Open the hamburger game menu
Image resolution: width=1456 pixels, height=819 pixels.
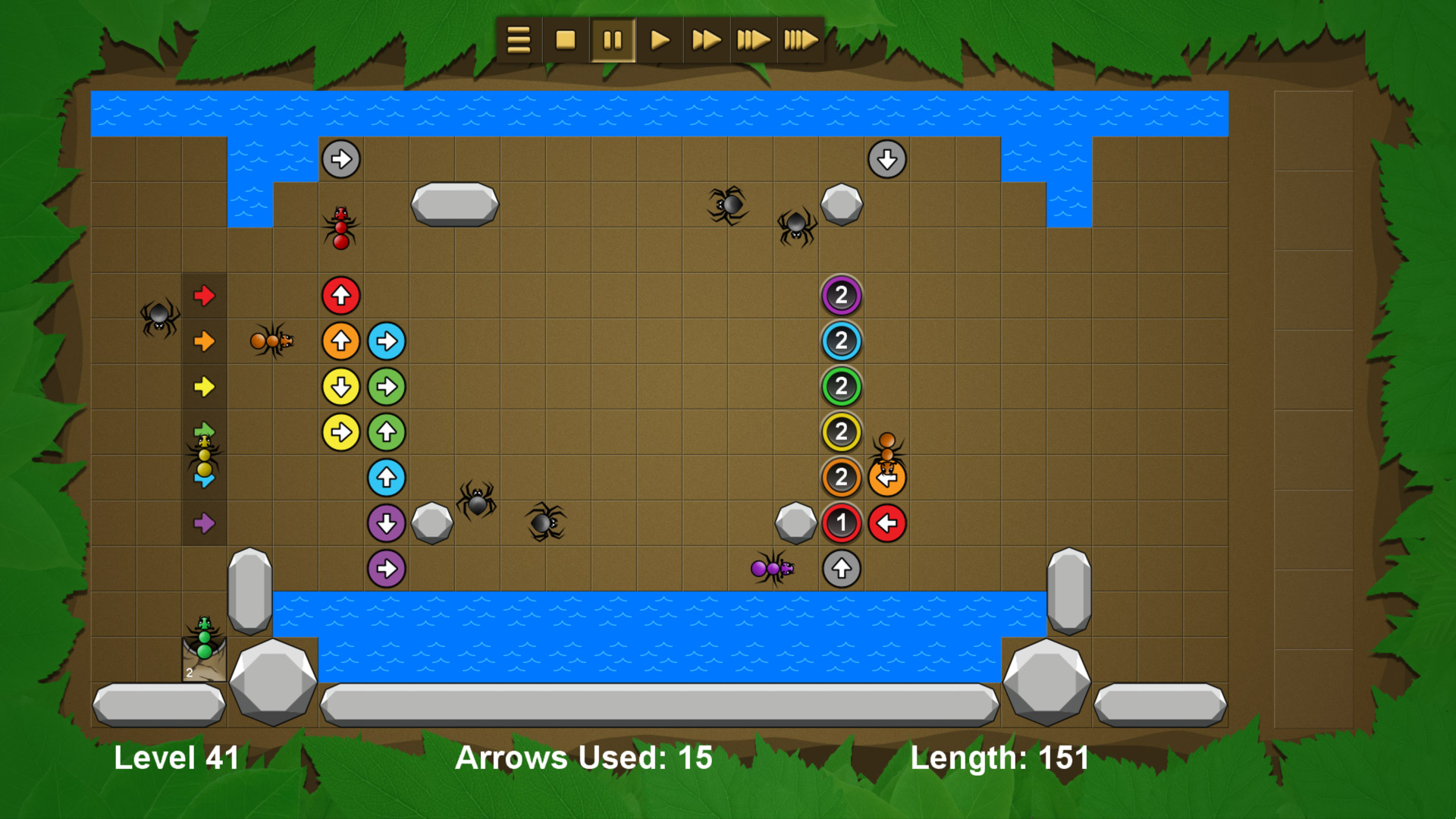(518, 40)
